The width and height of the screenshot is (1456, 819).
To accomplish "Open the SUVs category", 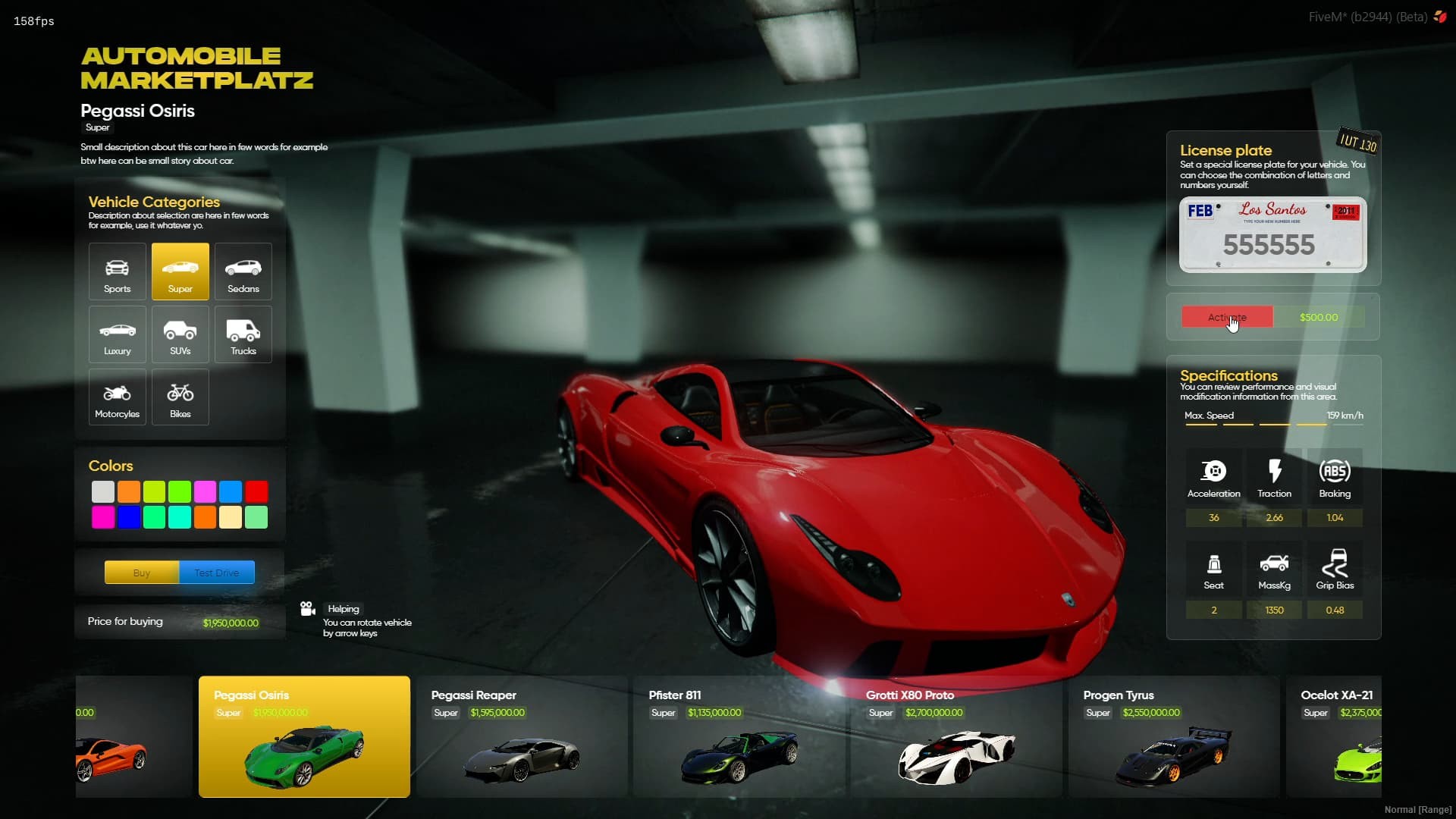I will (x=180, y=334).
